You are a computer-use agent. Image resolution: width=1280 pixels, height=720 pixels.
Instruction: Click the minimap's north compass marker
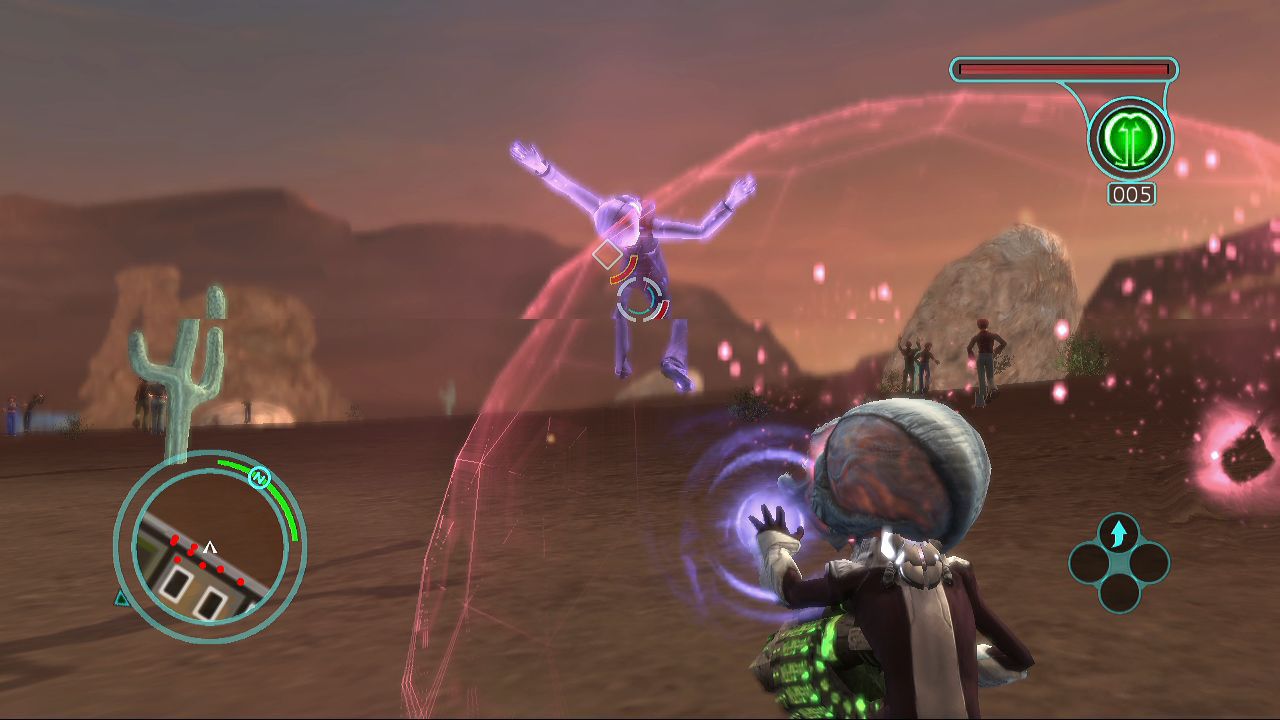[260, 477]
